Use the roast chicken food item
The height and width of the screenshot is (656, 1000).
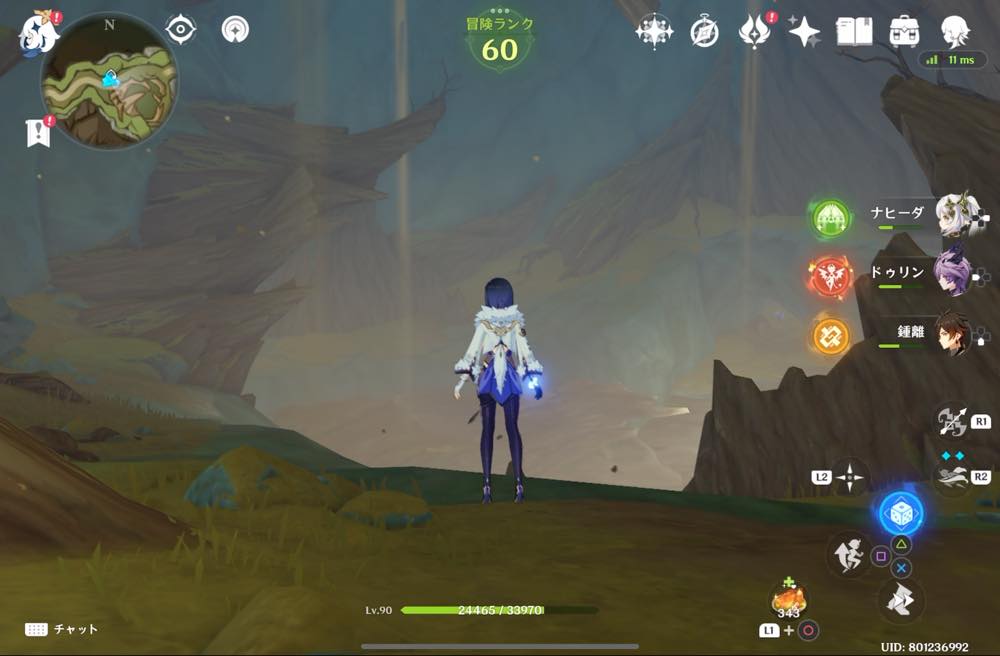click(788, 600)
